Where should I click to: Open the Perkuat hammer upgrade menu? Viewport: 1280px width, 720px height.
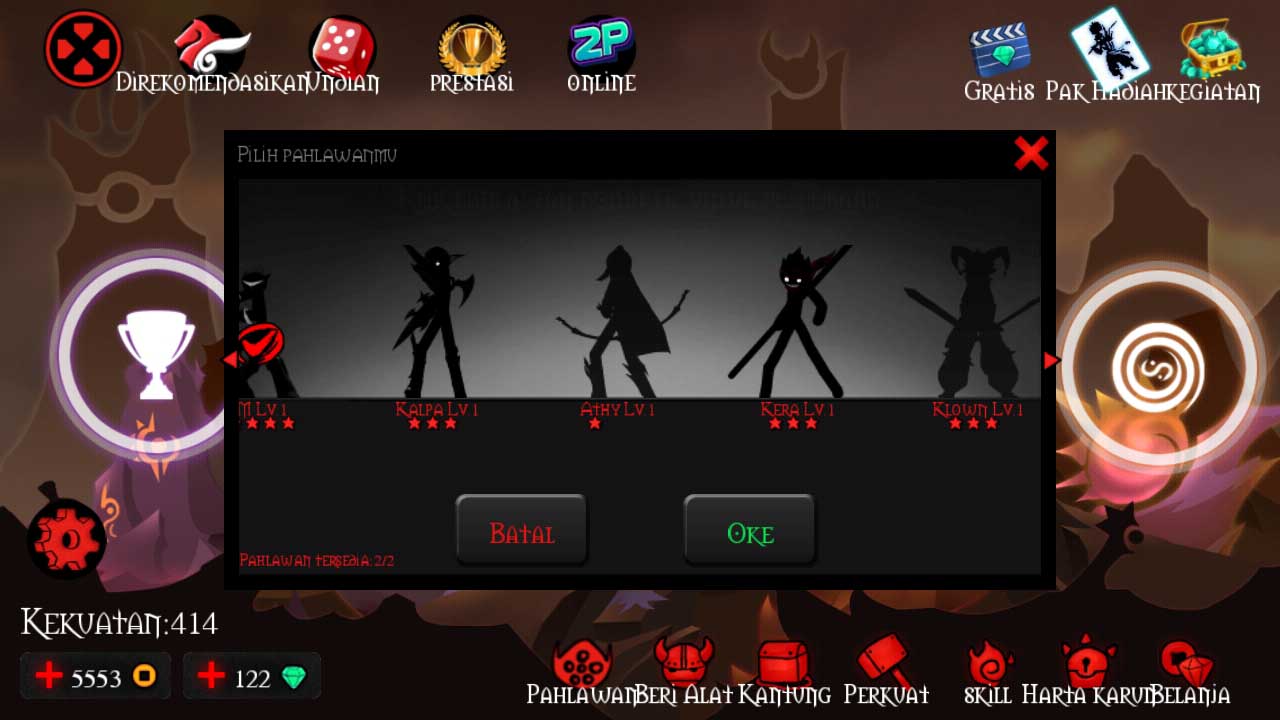[x=884, y=660]
